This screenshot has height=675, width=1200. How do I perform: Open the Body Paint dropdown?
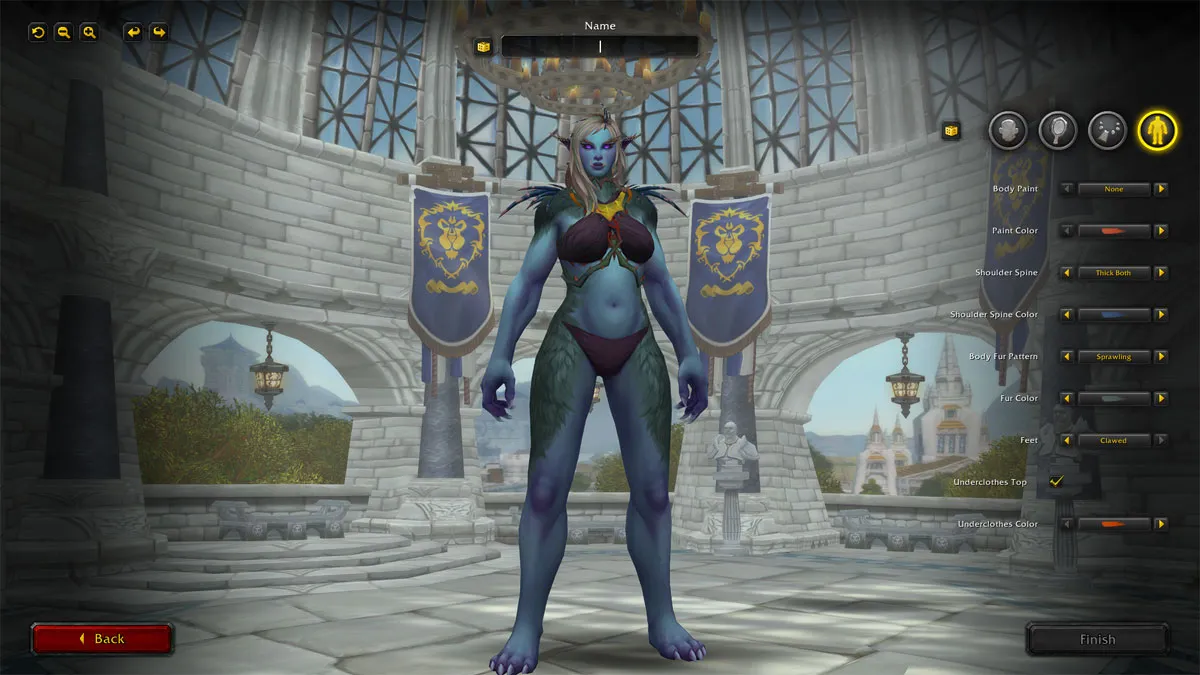[x=1113, y=189]
